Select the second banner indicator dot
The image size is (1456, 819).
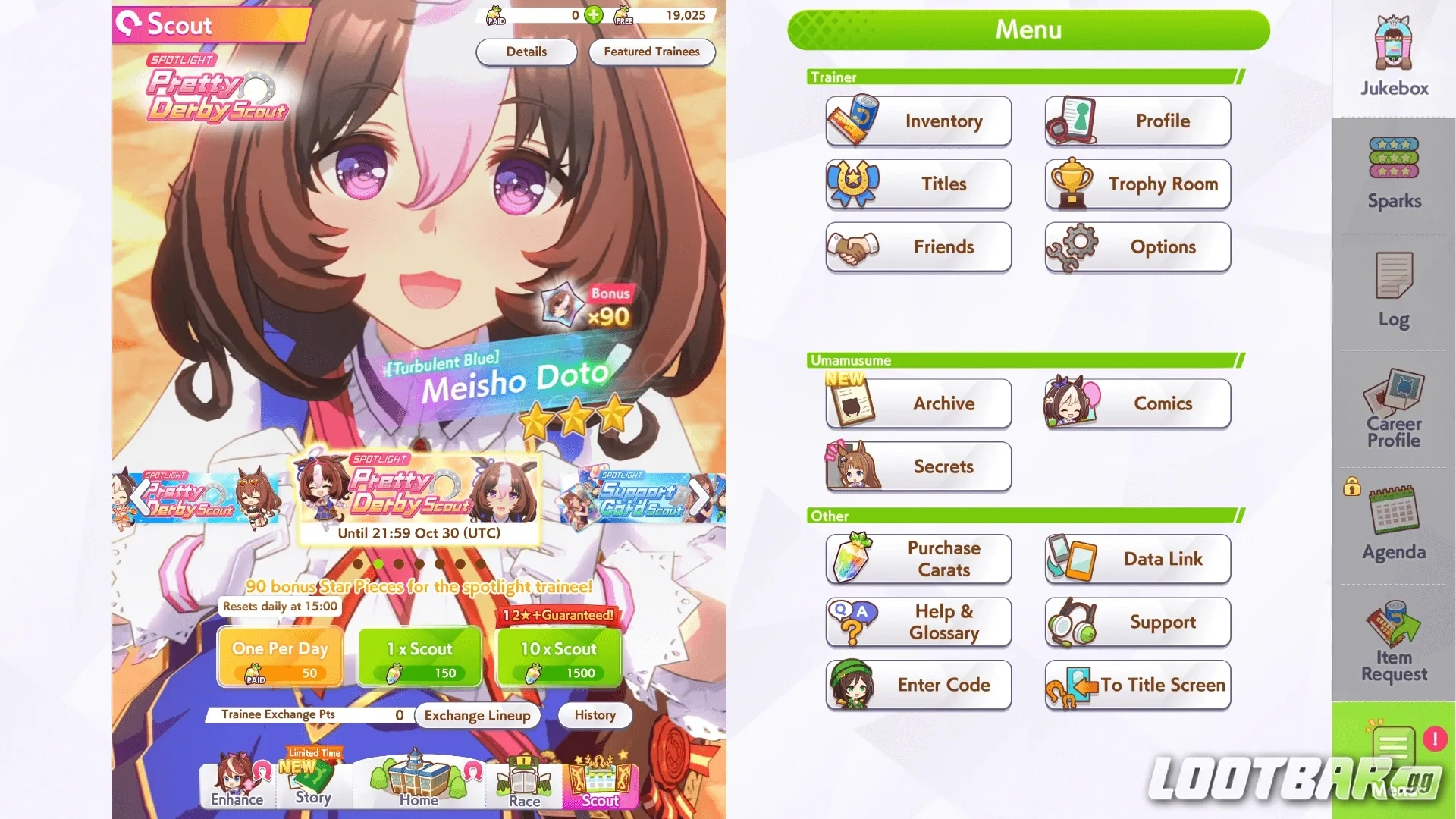378,563
